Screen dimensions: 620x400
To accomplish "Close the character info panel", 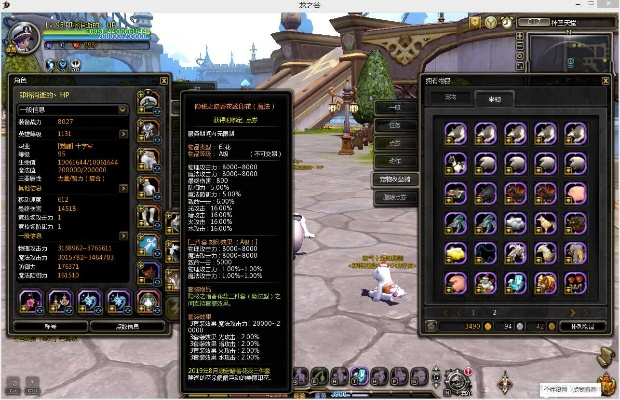I will click(x=164, y=80).
